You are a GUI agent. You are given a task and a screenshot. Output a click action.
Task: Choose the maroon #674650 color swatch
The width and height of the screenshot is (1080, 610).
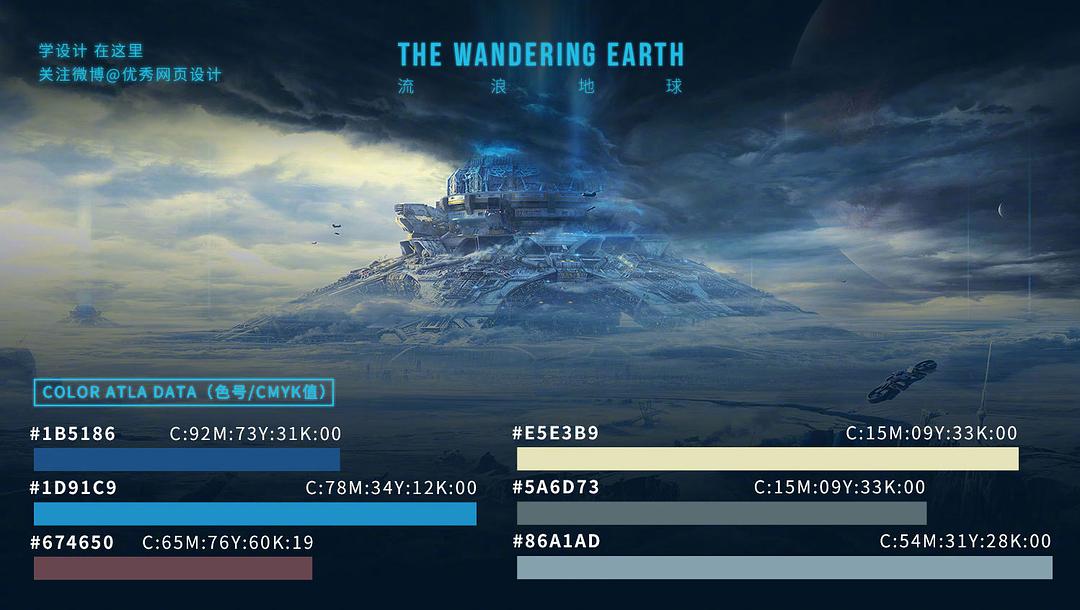[173, 568]
